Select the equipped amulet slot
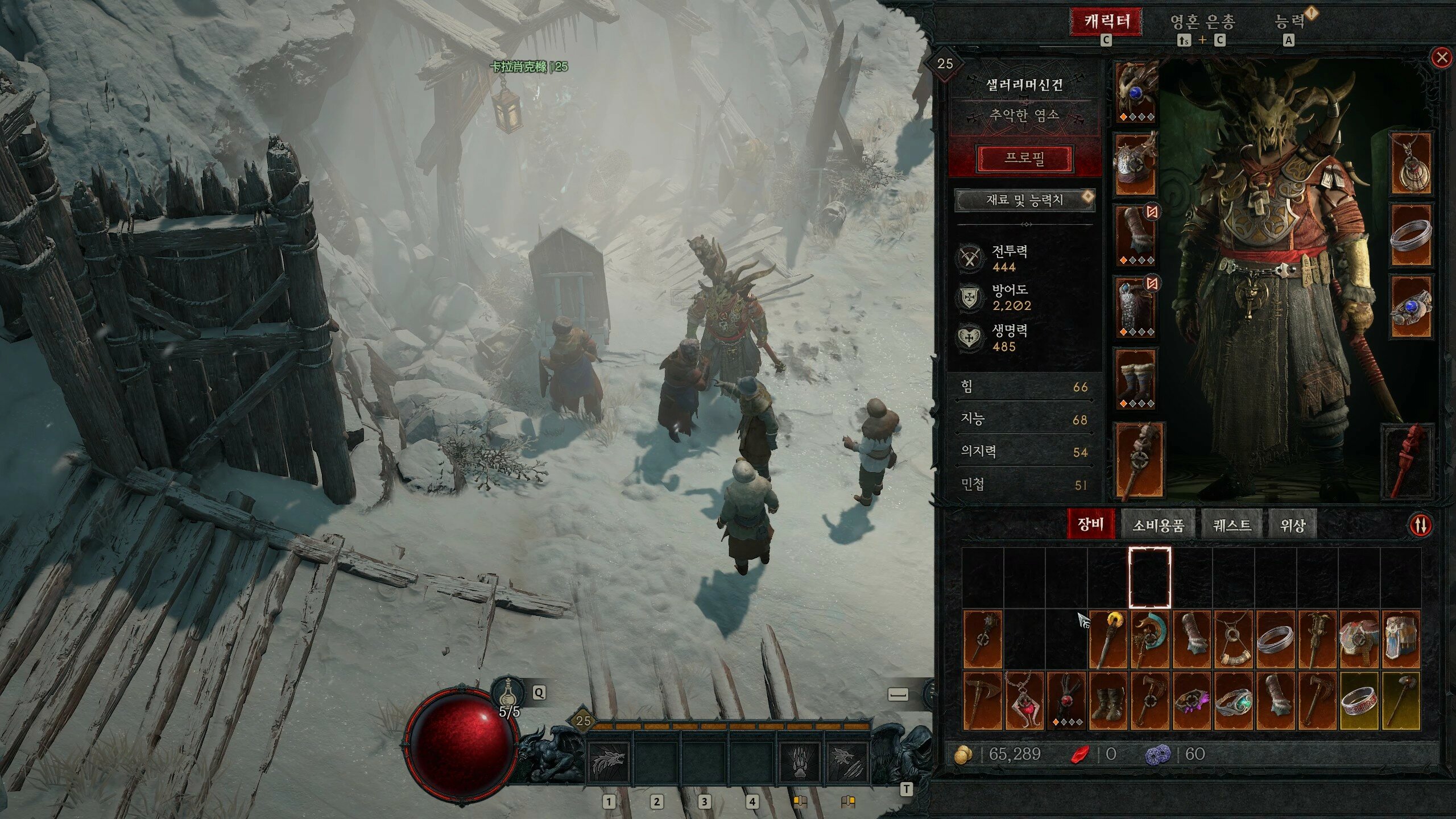The width and height of the screenshot is (1456, 819). pos(1411,164)
